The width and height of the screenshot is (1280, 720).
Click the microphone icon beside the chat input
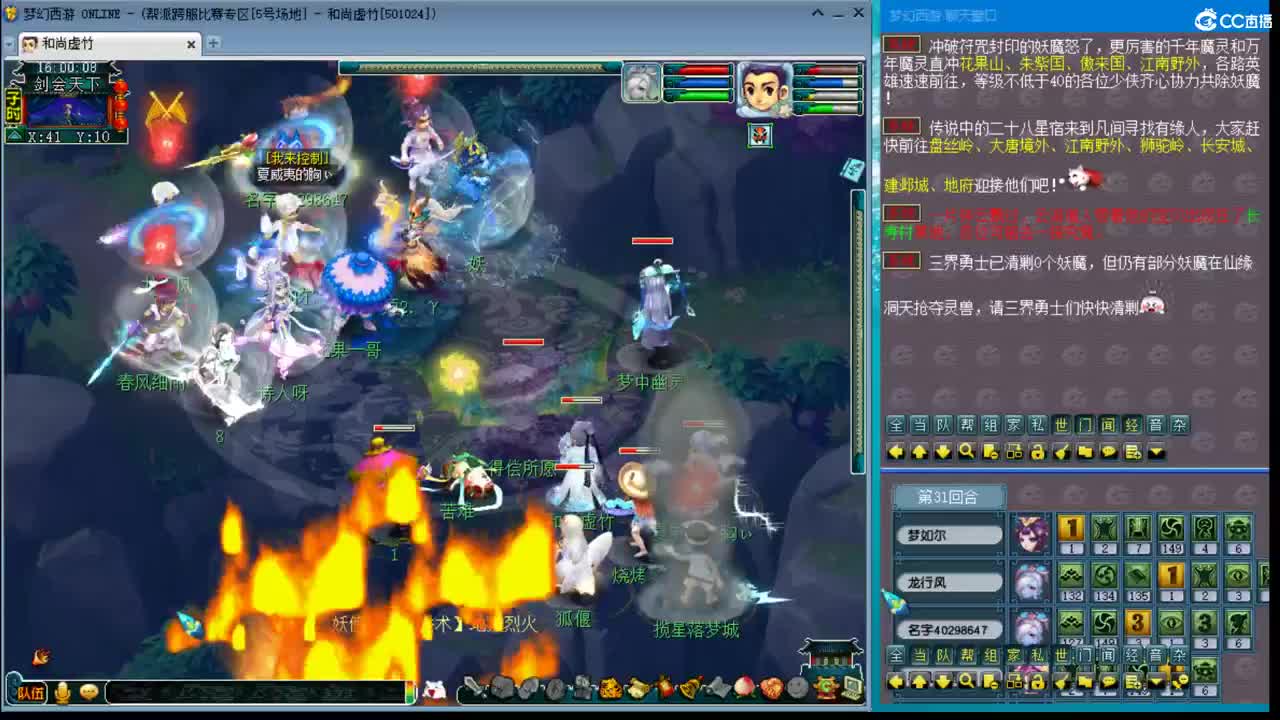[62, 692]
